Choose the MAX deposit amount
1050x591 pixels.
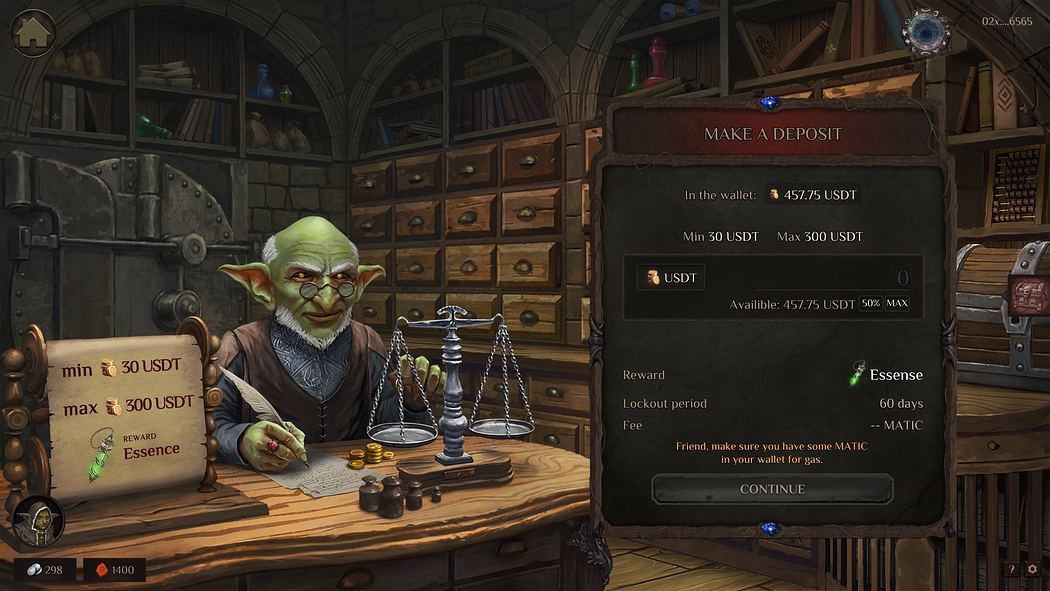coord(897,303)
